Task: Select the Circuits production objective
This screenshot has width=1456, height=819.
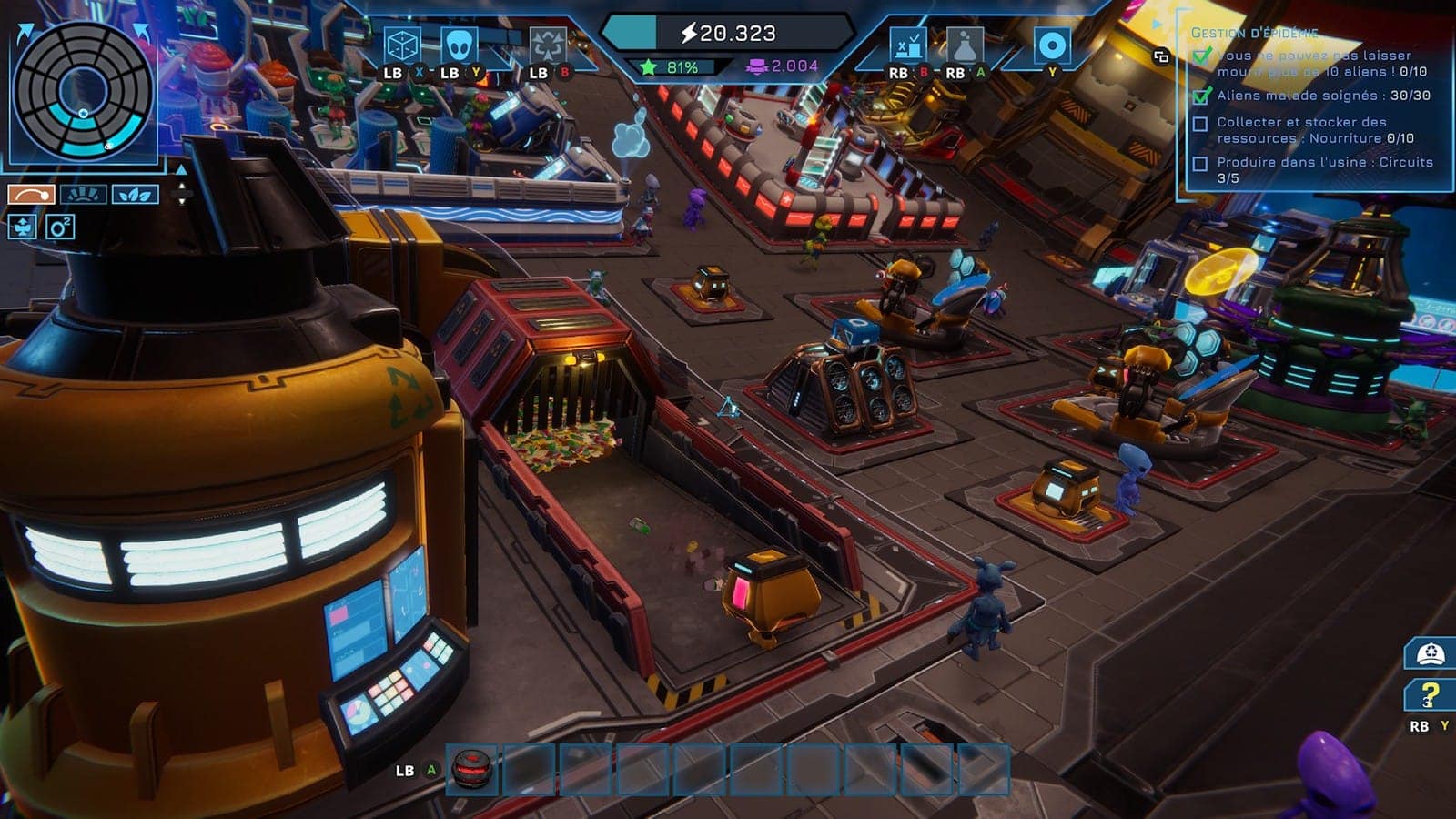Action: [1324, 169]
